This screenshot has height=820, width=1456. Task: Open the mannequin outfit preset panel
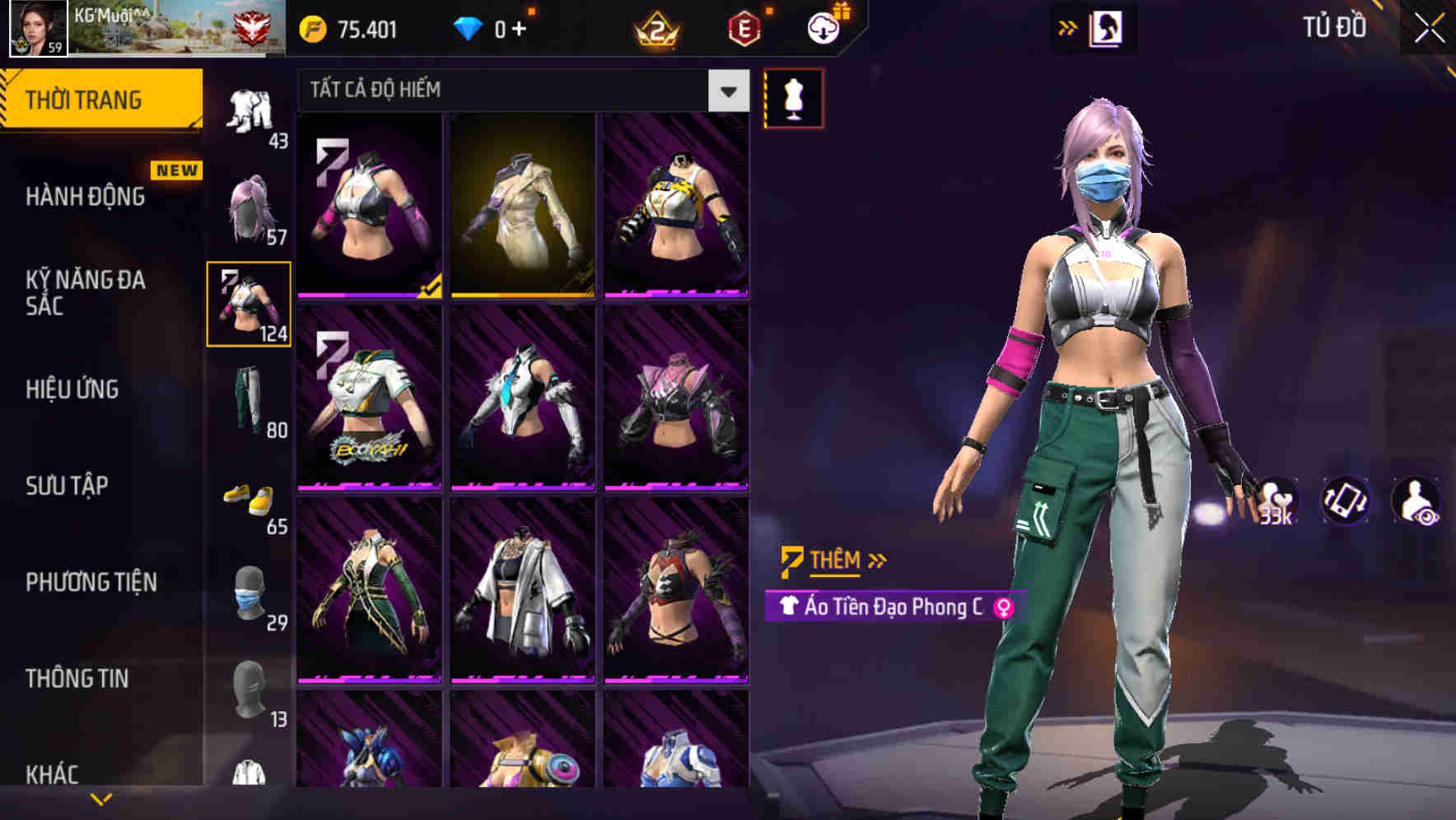(795, 96)
